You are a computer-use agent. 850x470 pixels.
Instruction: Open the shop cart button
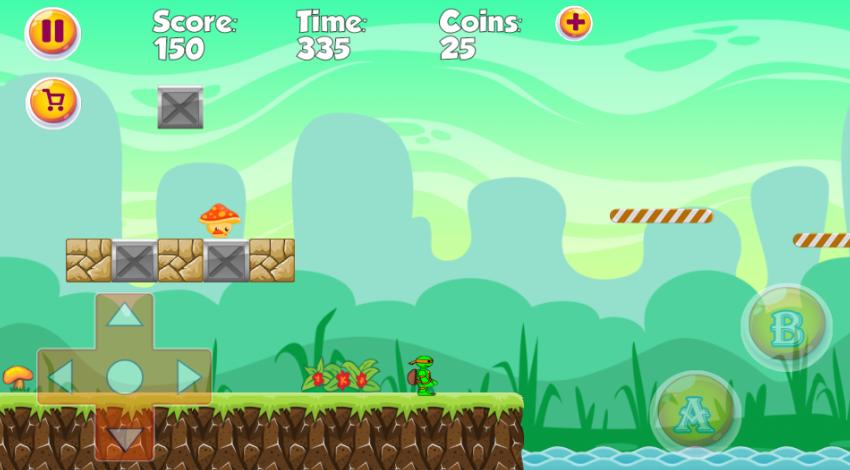pos(53,101)
